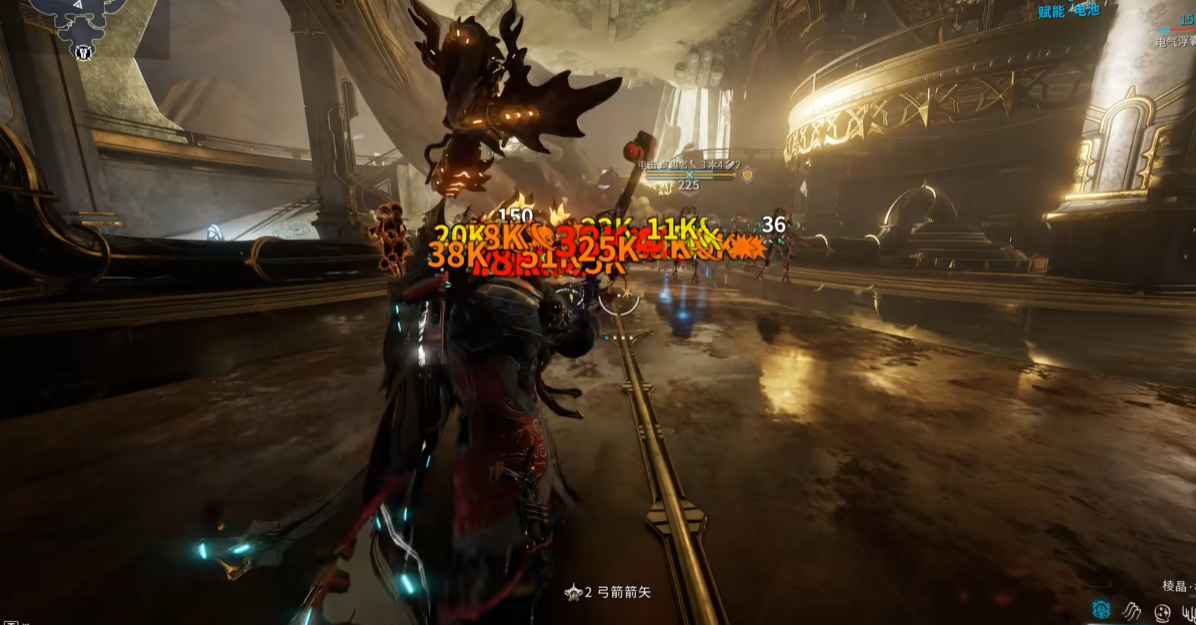Select the 弓箭箭矢 ammo pickup icon
The image size is (1196, 625).
tap(573, 592)
